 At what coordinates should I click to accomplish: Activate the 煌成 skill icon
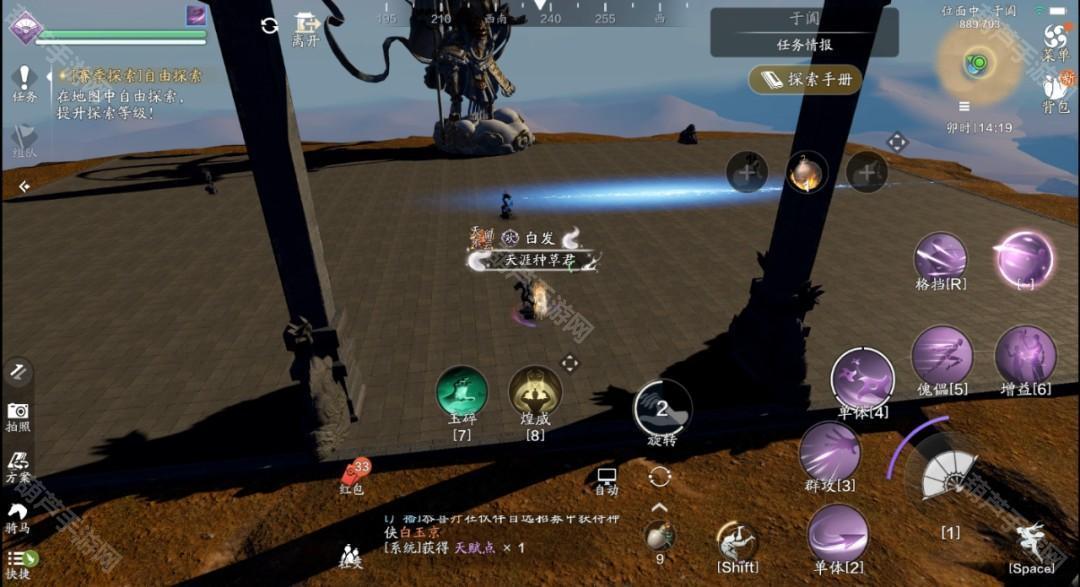(x=535, y=392)
